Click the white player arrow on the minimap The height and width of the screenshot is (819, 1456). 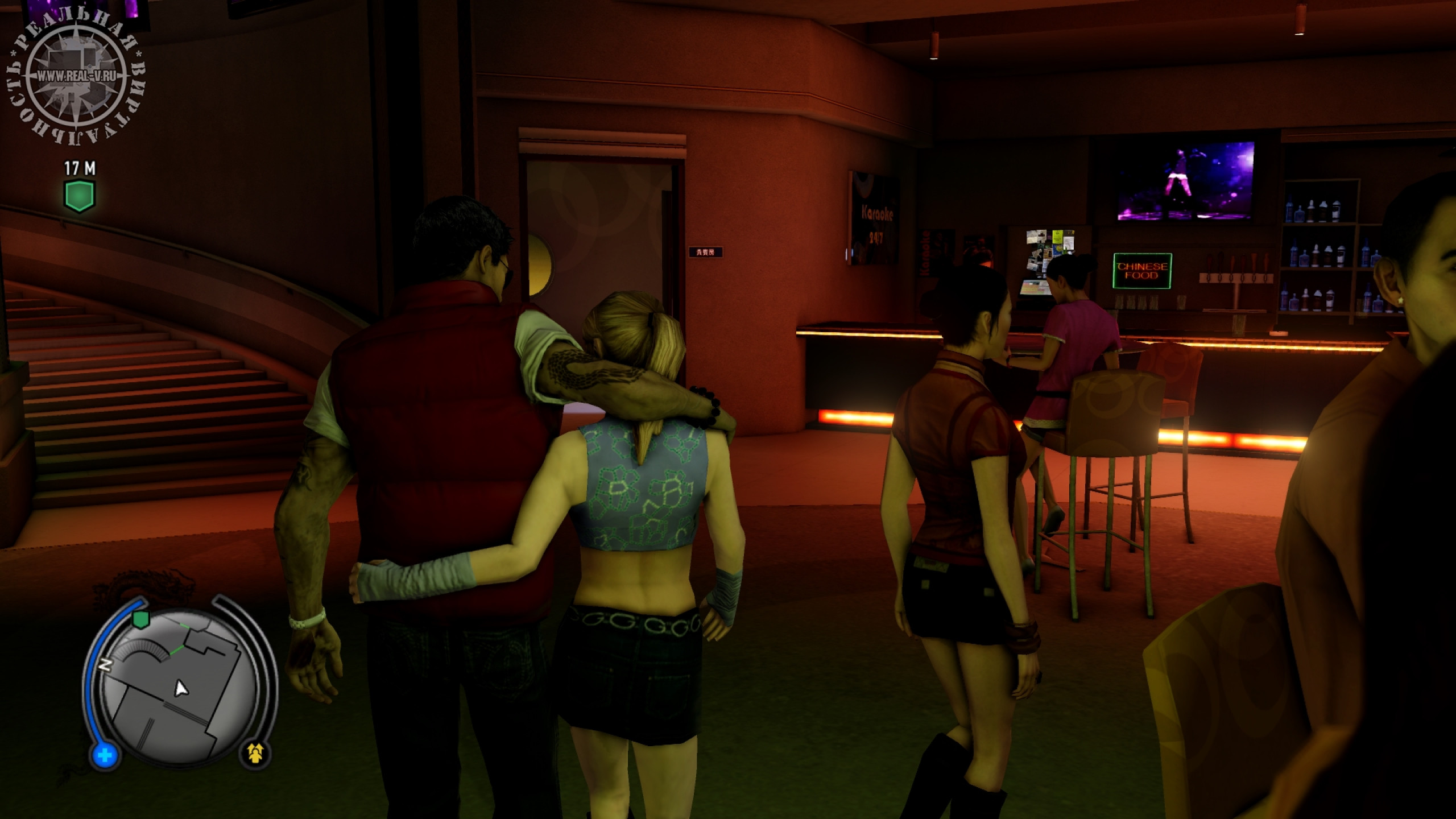point(181,689)
